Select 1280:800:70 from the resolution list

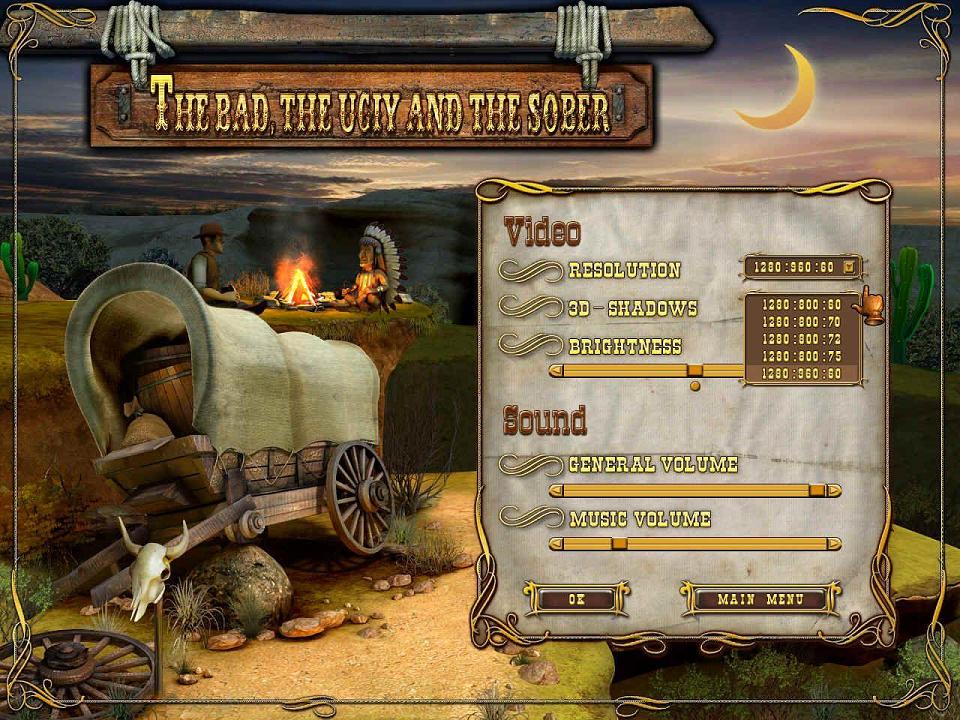pos(801,321)
